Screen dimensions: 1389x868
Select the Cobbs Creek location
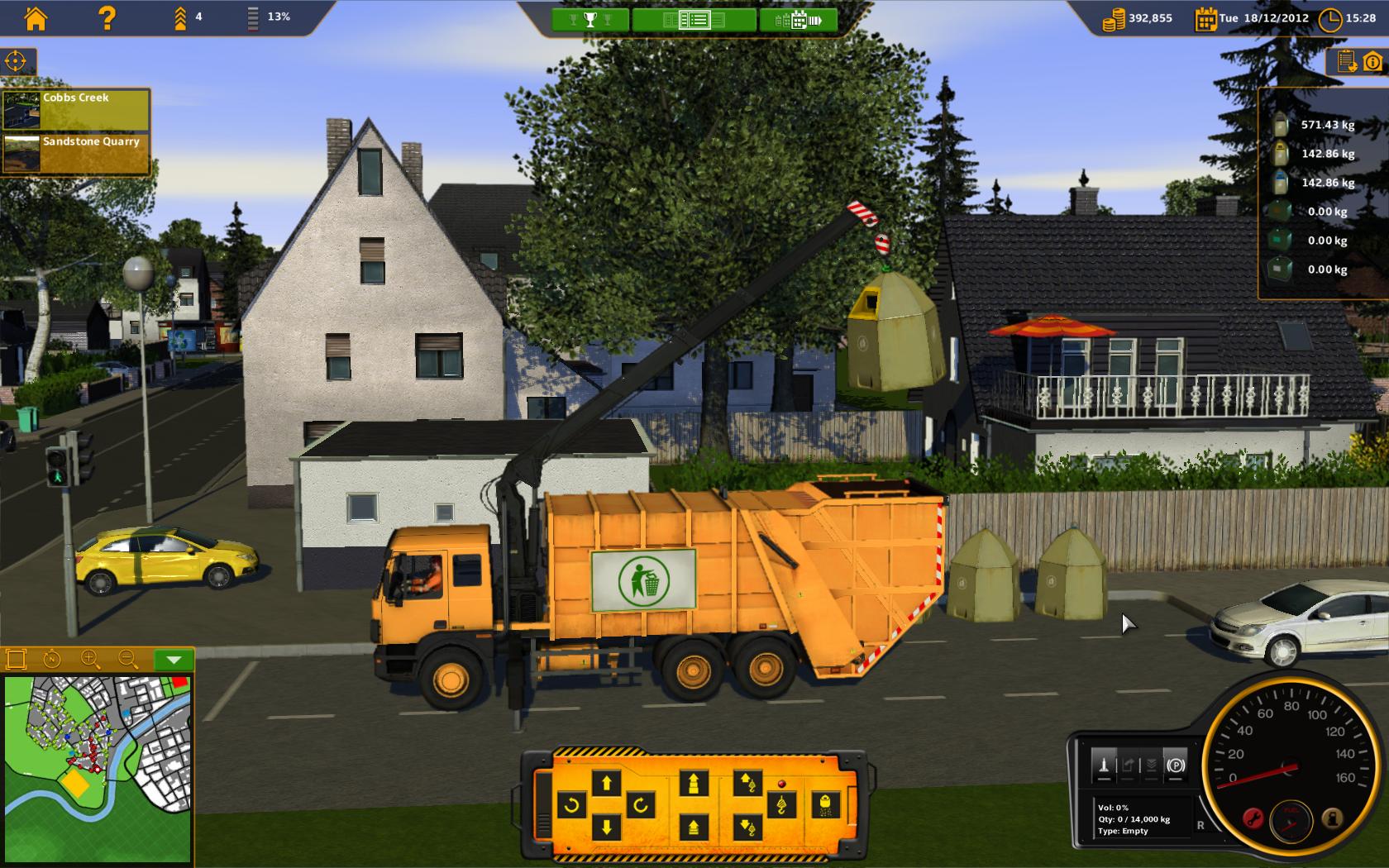75,109
